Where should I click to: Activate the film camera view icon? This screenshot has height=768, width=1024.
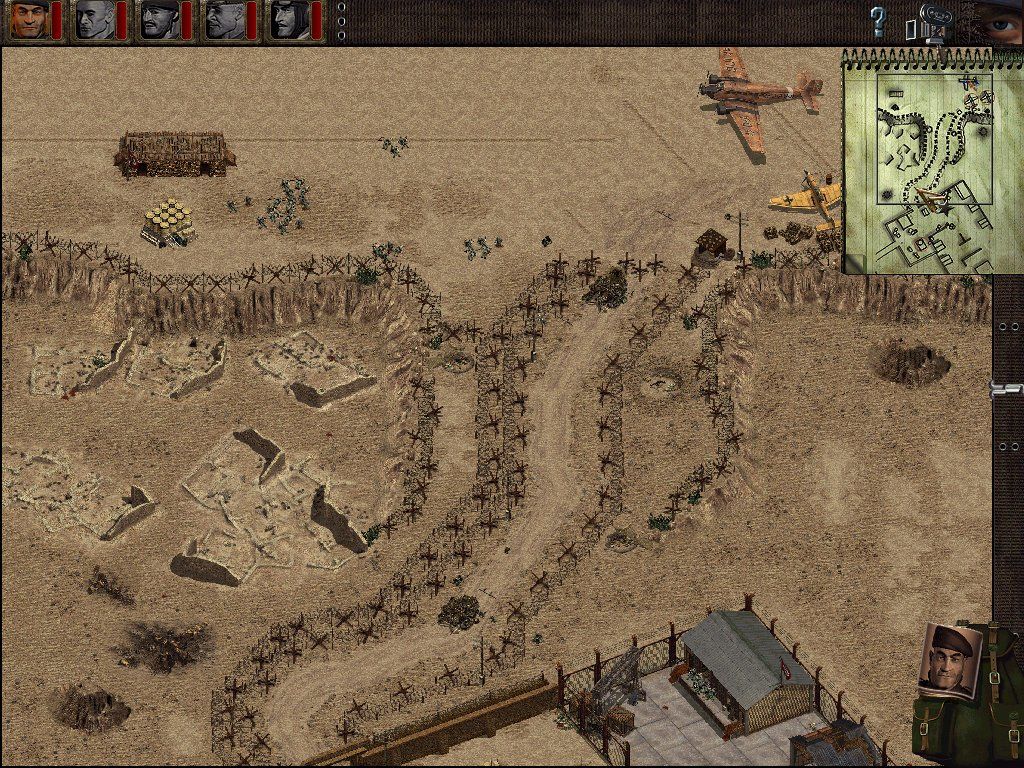(929, 23)
